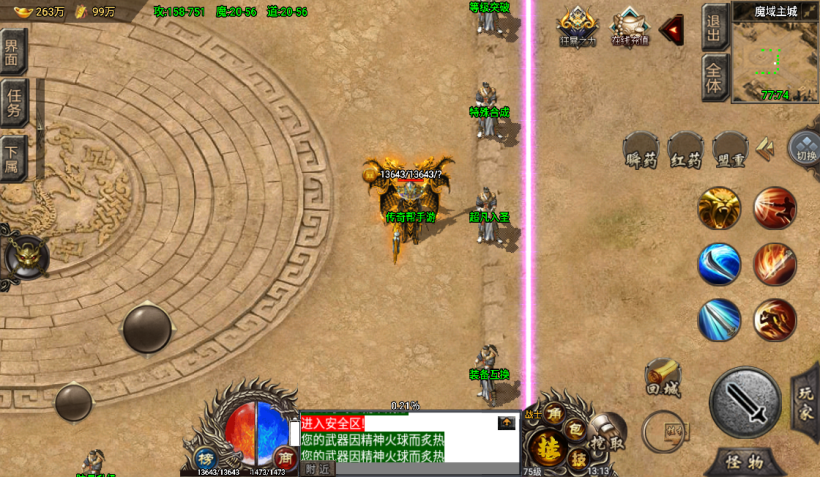Activate the 狂暴之力 icon
Viewport: 820px width, 477px height.
577,26
